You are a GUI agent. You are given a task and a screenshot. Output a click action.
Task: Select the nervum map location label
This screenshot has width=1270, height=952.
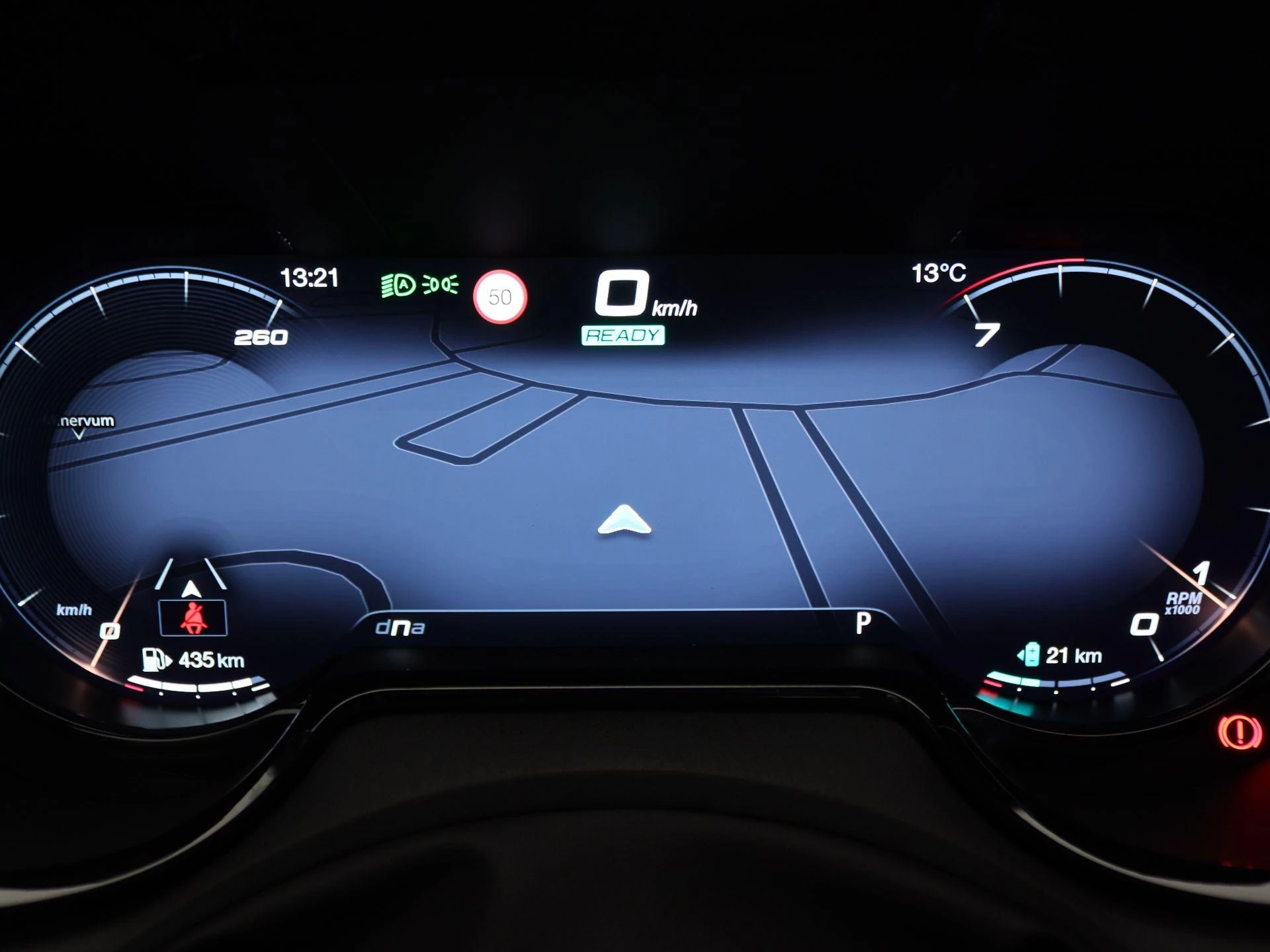(87, 421)
